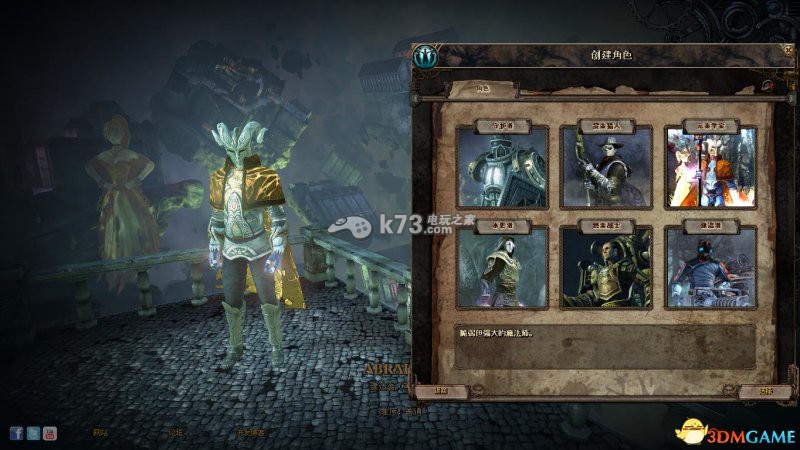Viewport: 800px width, 450px height.
Task: Confirm with the select button at panel bottom-right
Action: pyautogui.click(x=767, y=391)
